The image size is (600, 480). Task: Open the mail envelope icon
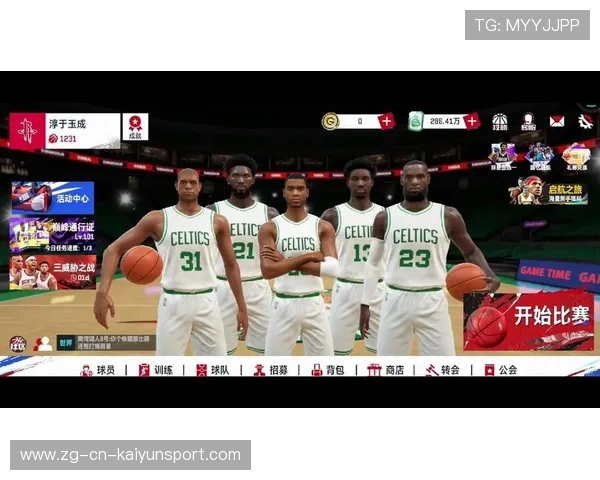(x=557, y=121)
